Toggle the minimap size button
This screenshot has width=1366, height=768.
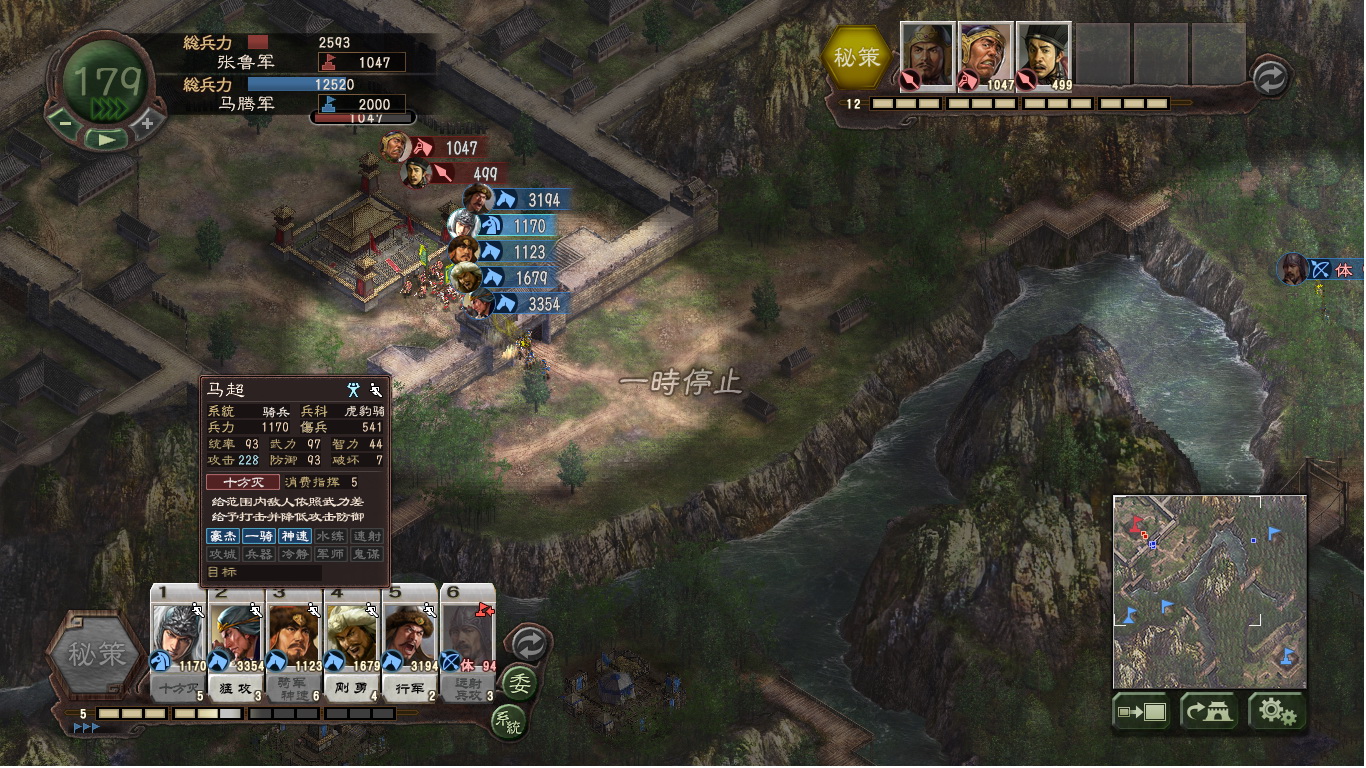(x=1141, y=712)
